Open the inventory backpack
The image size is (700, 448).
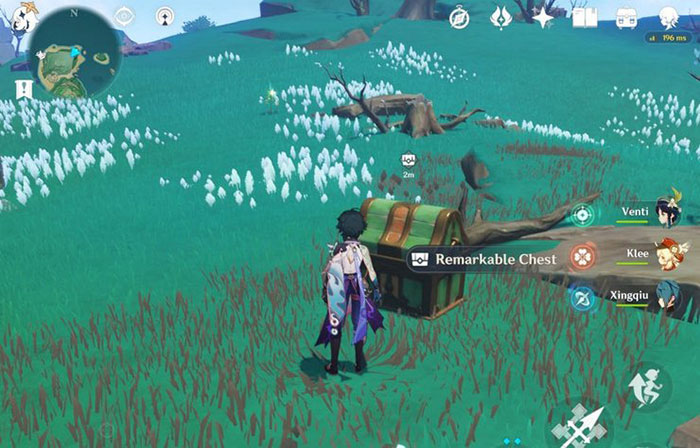point(627,18)
